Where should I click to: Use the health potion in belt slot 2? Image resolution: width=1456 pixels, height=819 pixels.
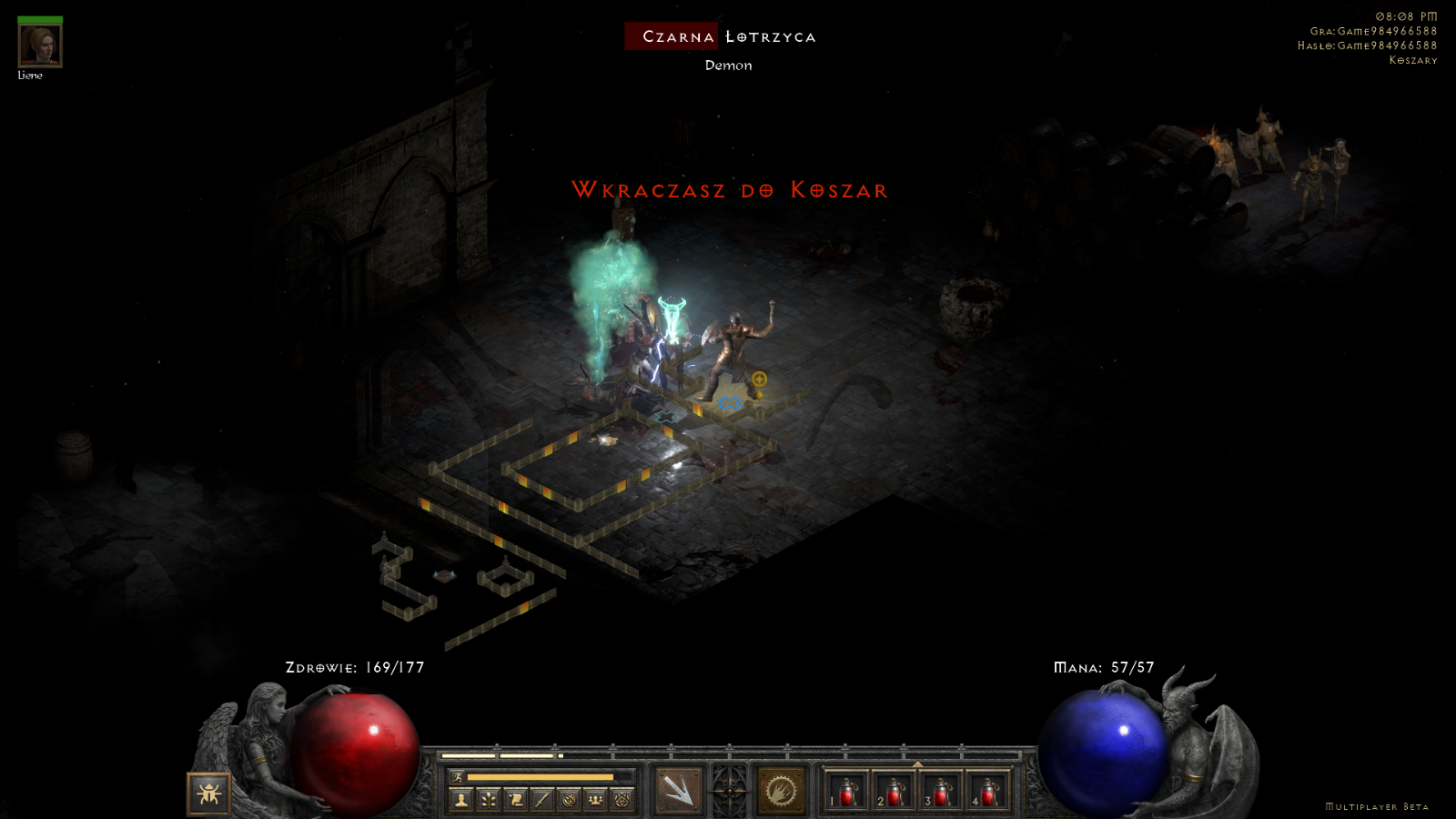pos(894,791)
